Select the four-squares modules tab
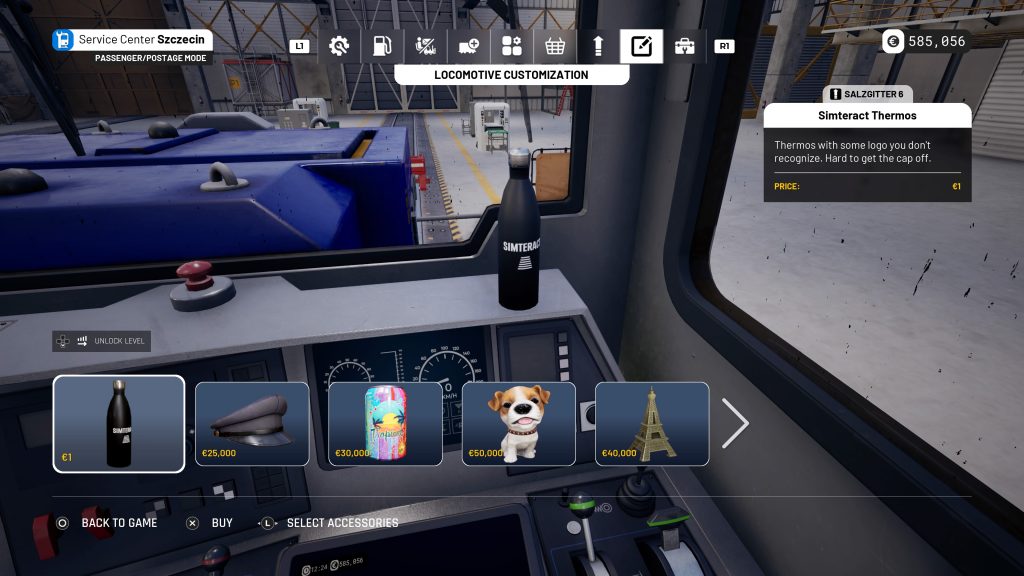1024x576 pixels. 512,46
